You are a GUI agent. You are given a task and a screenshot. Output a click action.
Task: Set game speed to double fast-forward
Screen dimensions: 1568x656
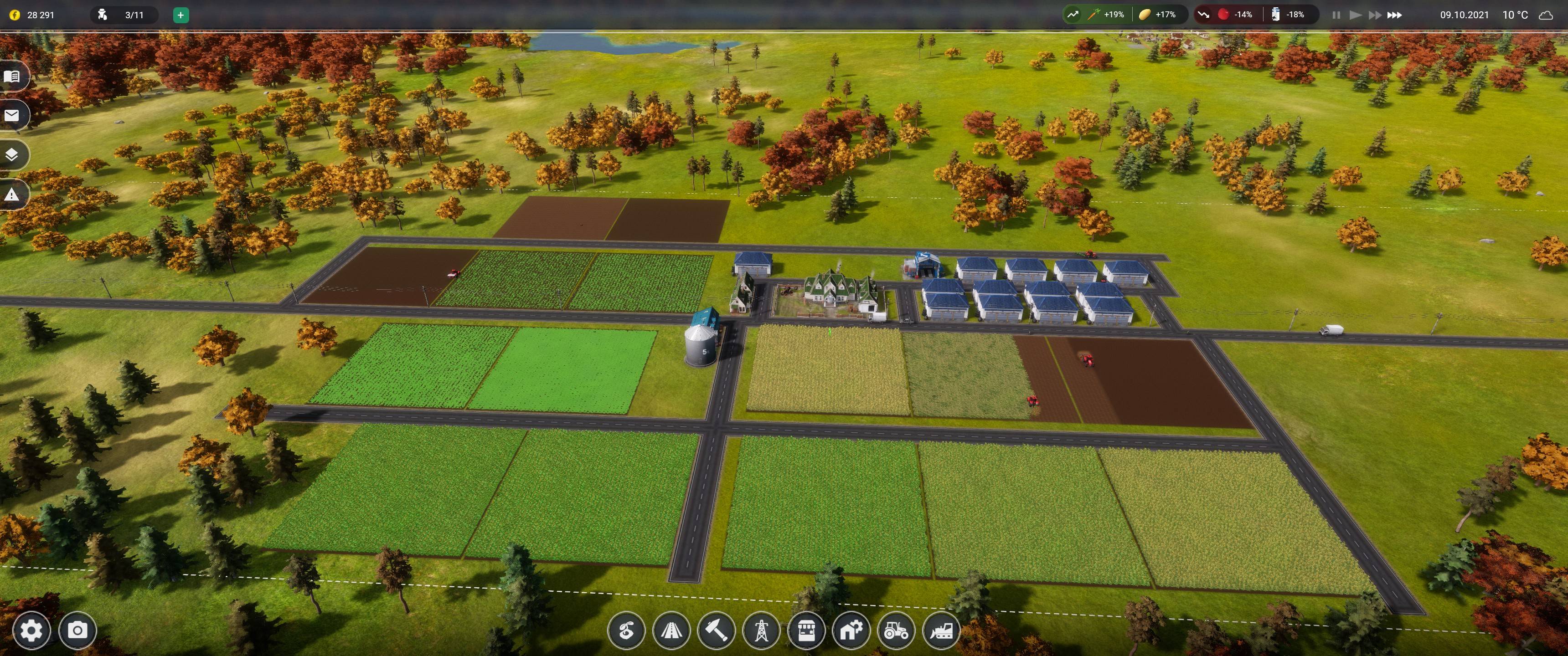(x=1374, y=15)
